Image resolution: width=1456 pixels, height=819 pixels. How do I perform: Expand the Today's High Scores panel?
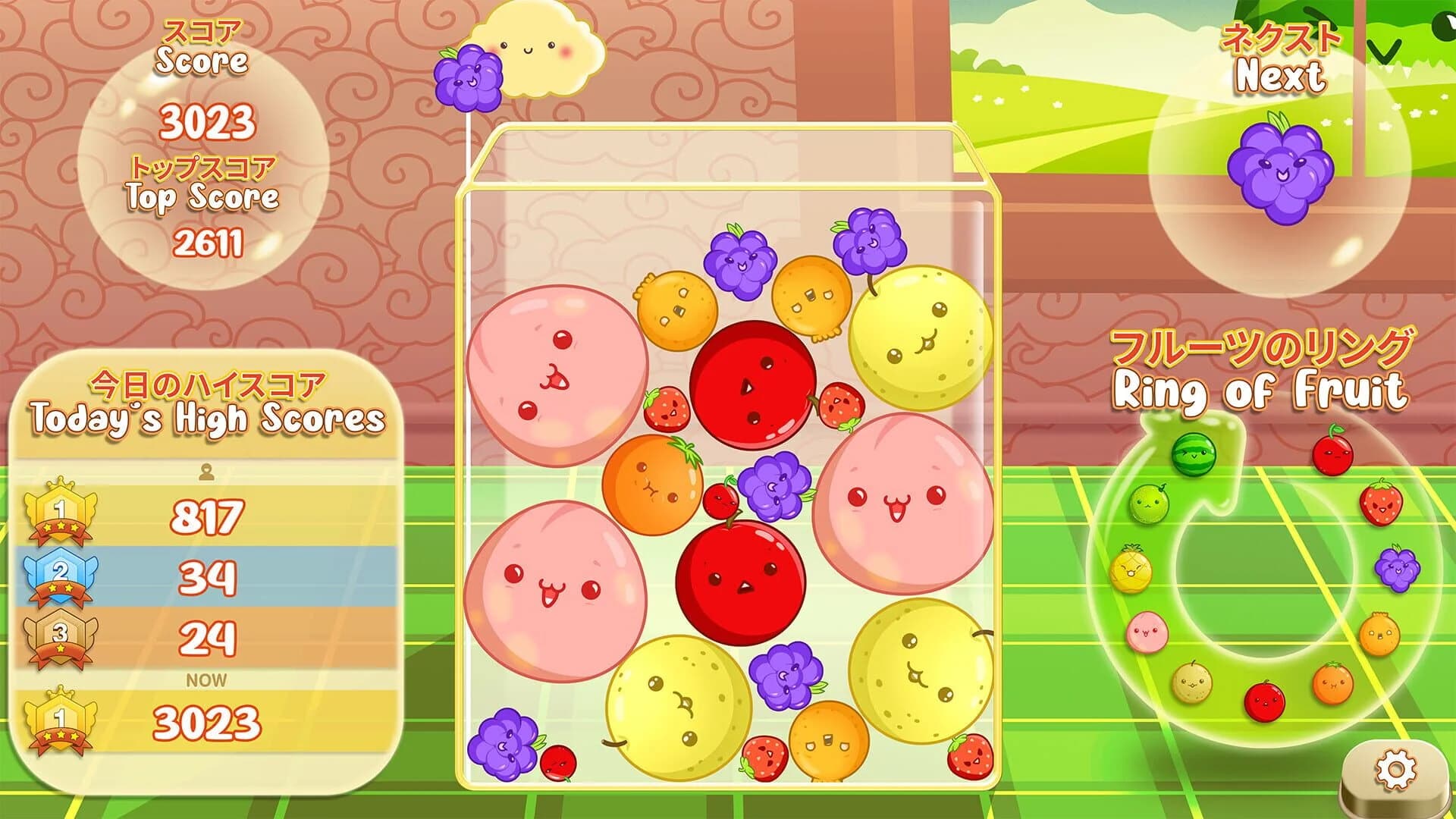coord(205,416)
